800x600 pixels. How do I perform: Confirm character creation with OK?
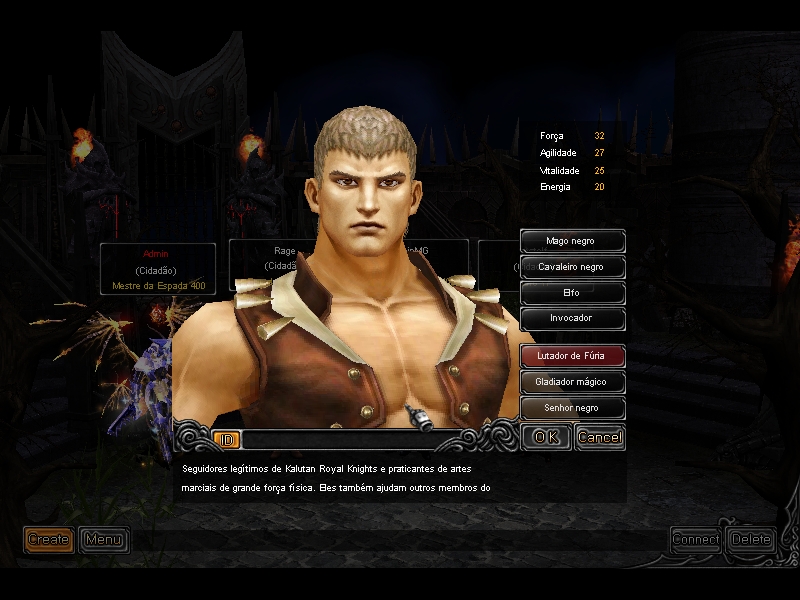click(546, 437)
